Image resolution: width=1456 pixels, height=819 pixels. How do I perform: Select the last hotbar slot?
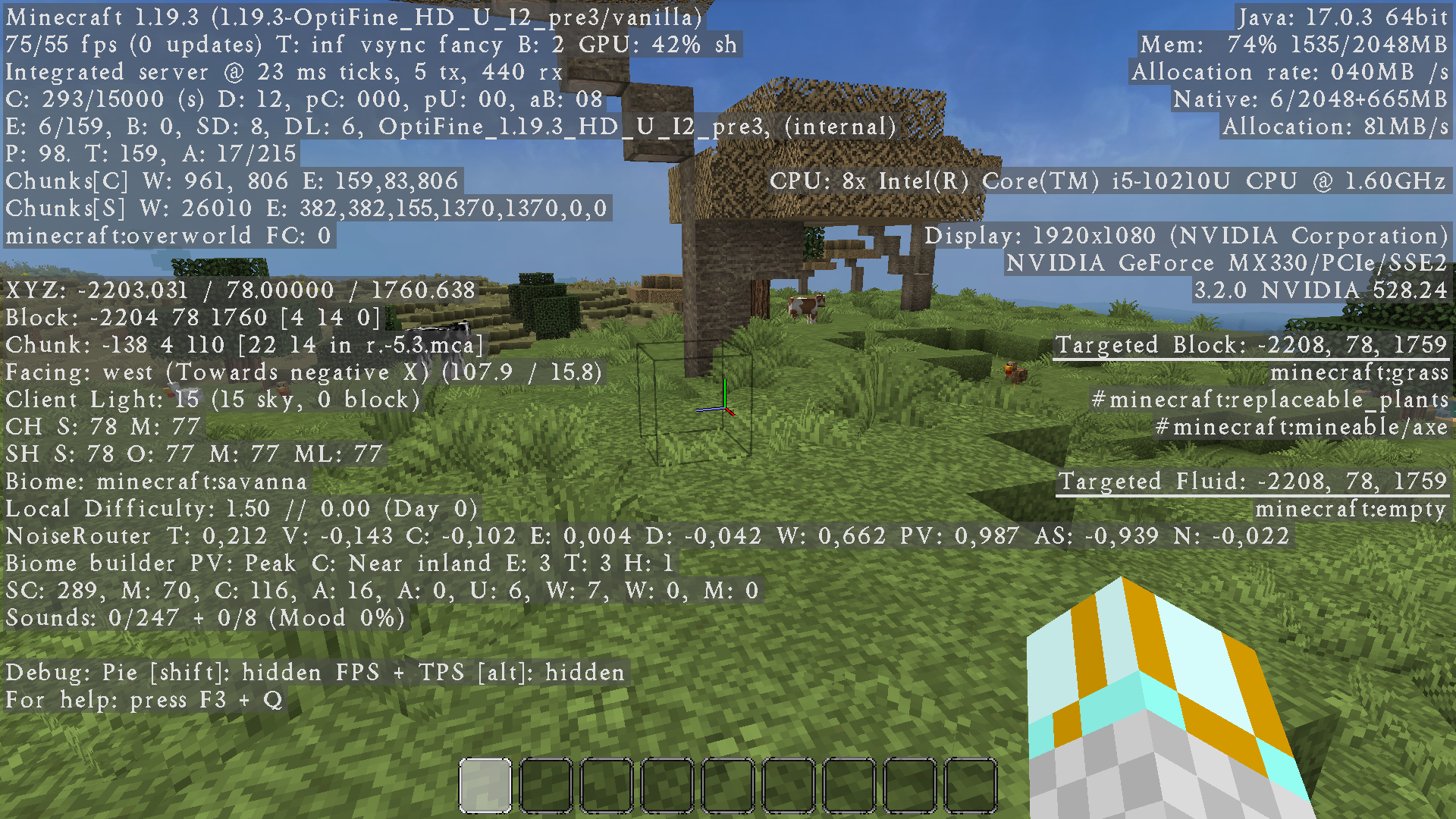tap(971, 784)
